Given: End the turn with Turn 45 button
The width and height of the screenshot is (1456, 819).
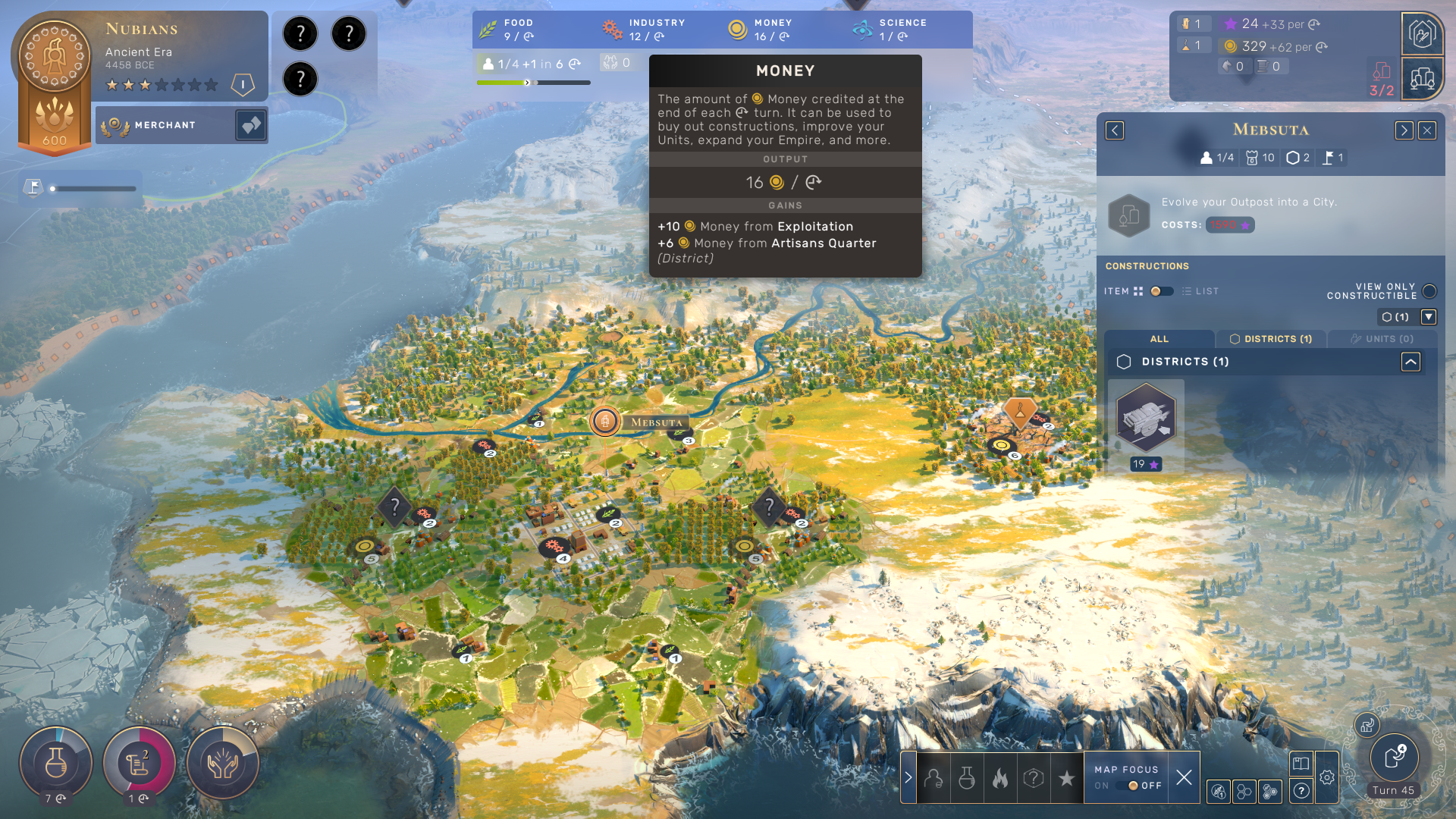Looking at the screenshot, I should [1394, 758].
